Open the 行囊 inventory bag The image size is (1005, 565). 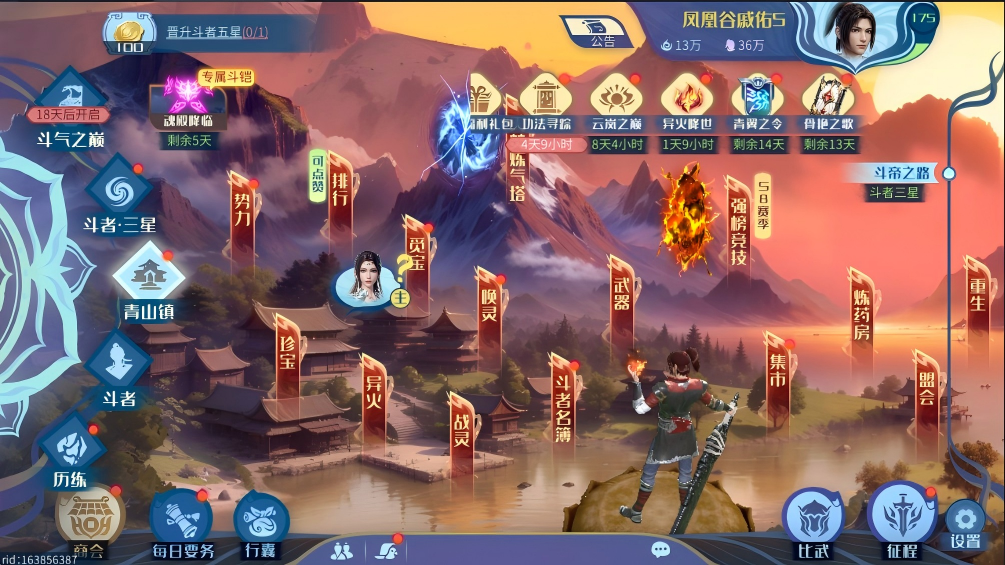click(x=261, y=524)
